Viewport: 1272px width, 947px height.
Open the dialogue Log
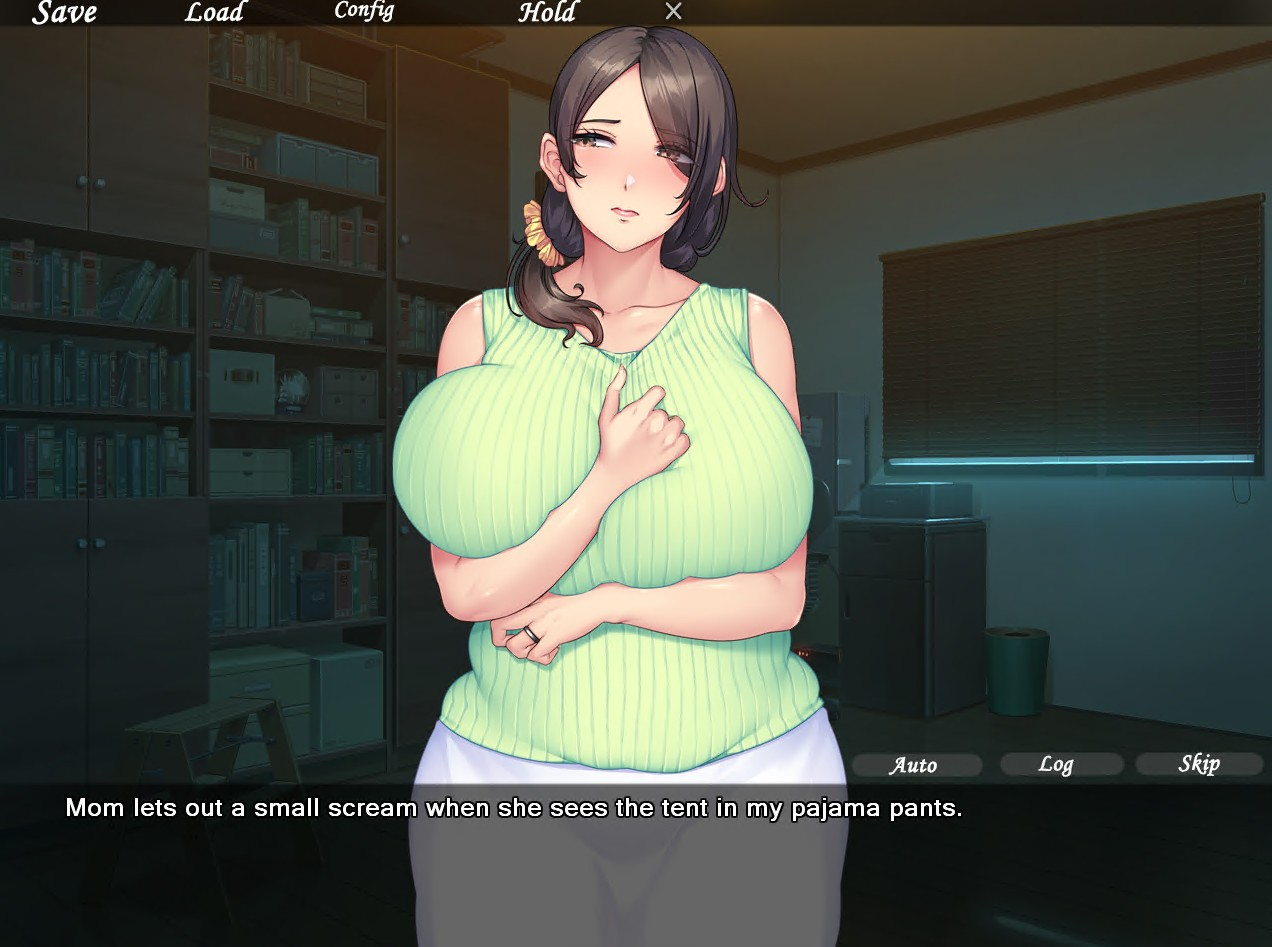[1057, 765]
